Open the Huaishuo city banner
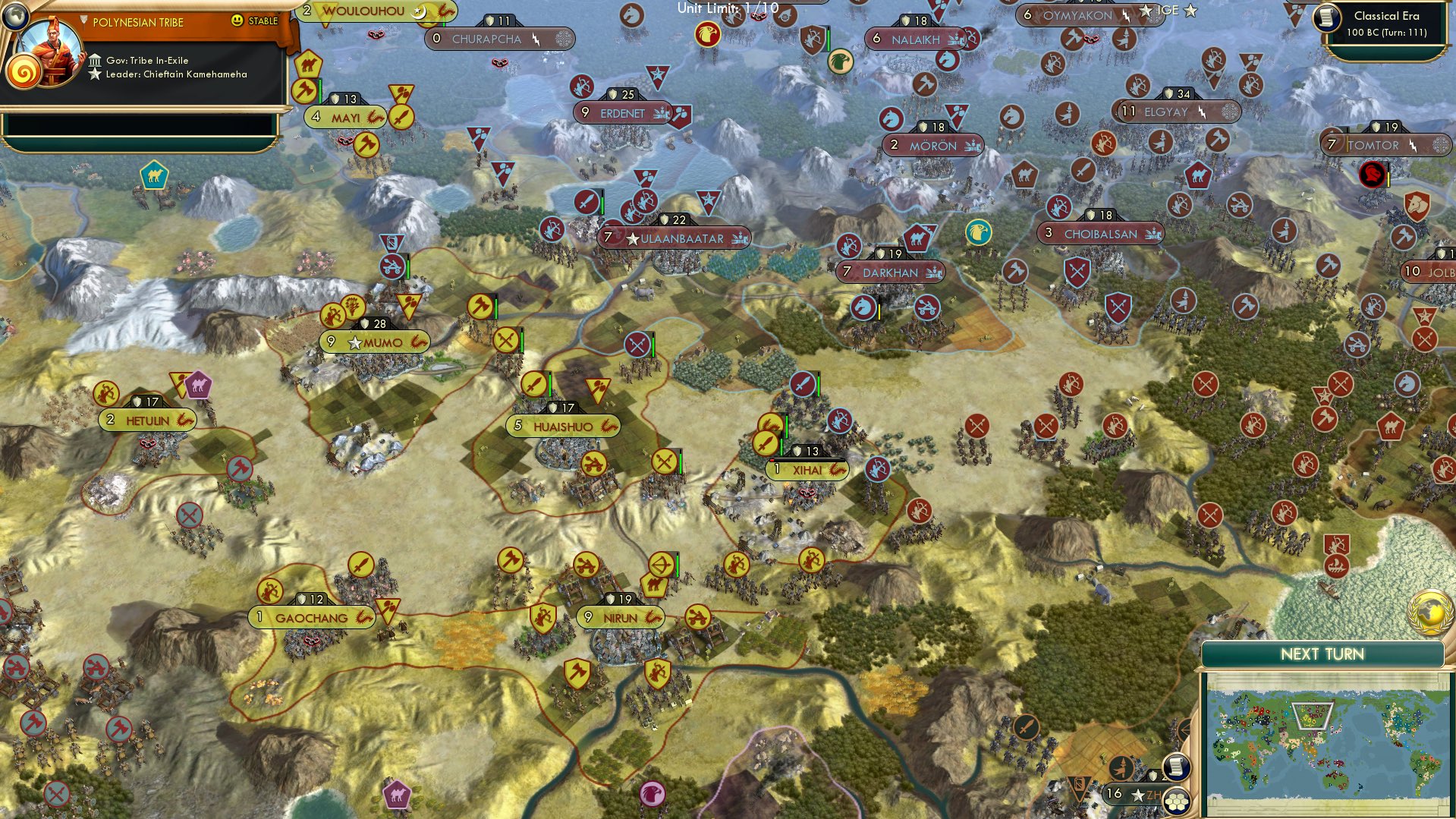The image size is (1456, 819). tap(561, 426)
